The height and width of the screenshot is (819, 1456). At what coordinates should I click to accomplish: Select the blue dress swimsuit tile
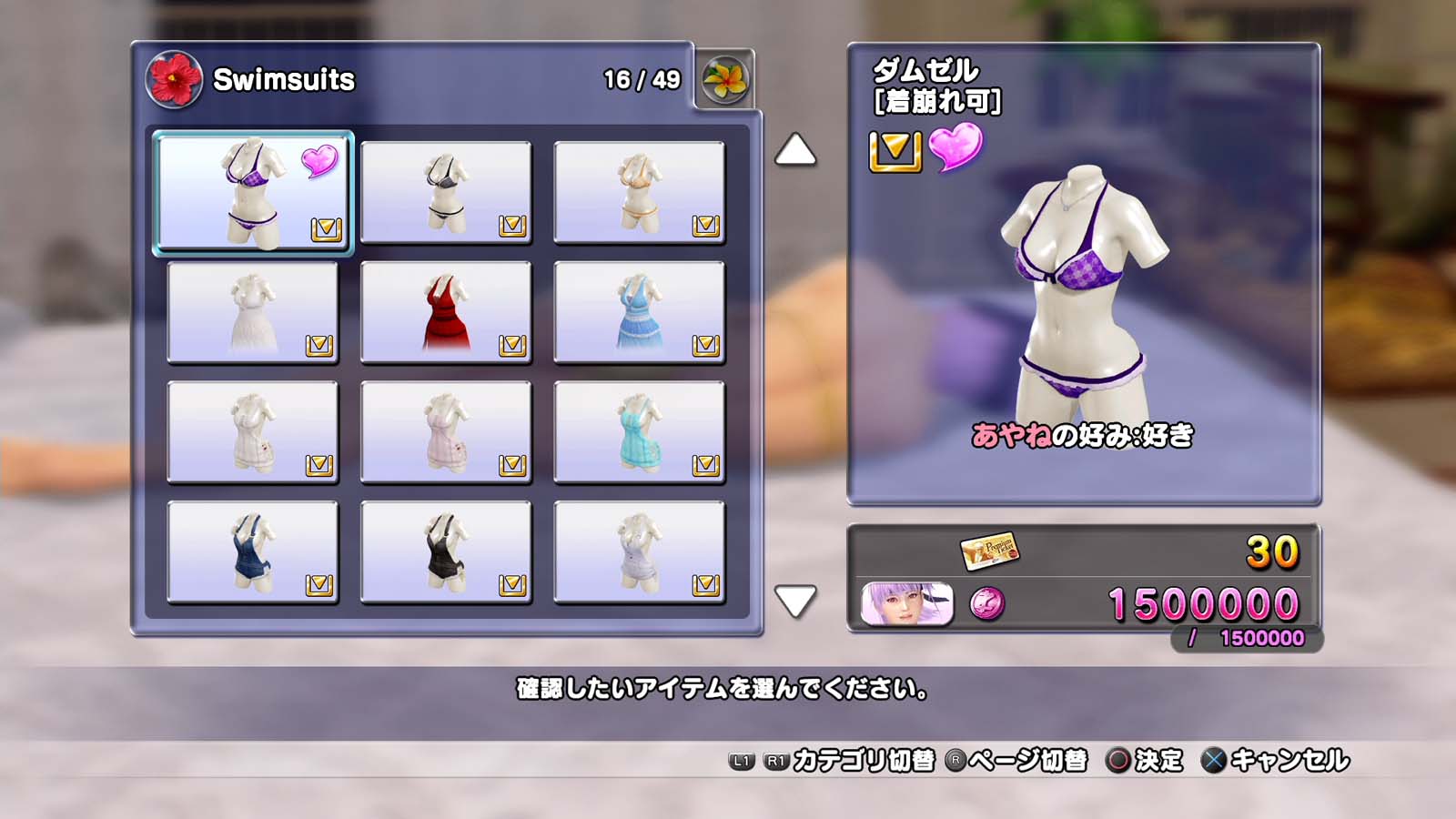(x=639, y=313)
